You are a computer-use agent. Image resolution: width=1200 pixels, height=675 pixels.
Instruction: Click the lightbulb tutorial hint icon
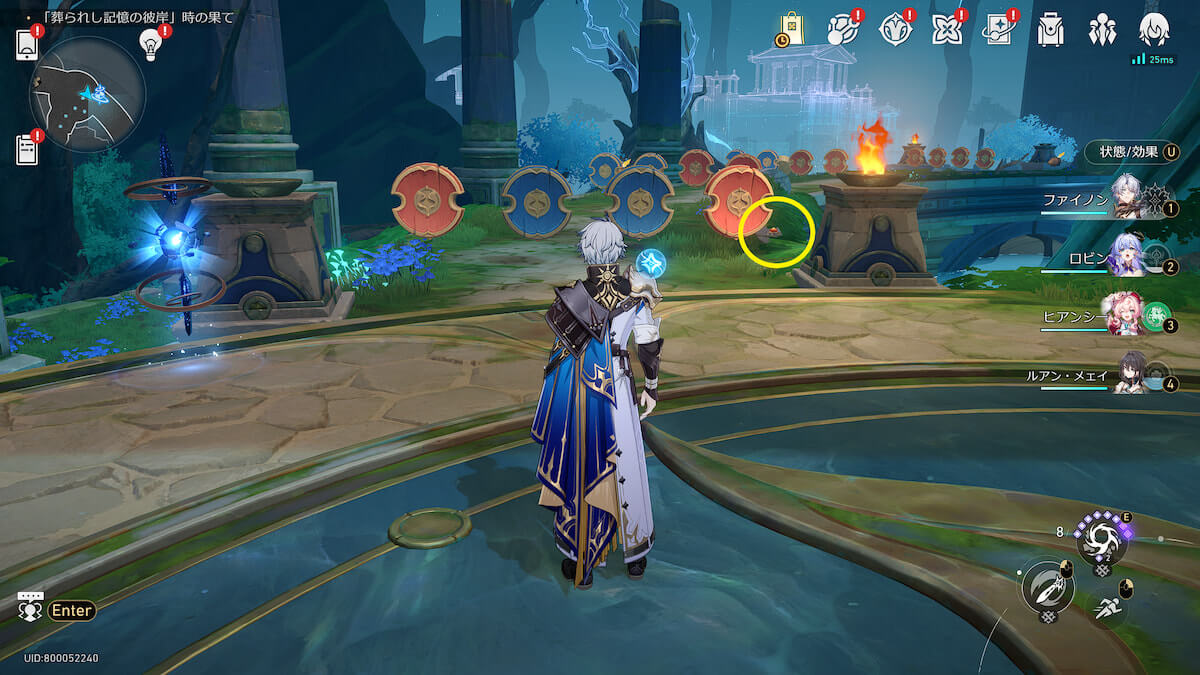click(150, 44)
